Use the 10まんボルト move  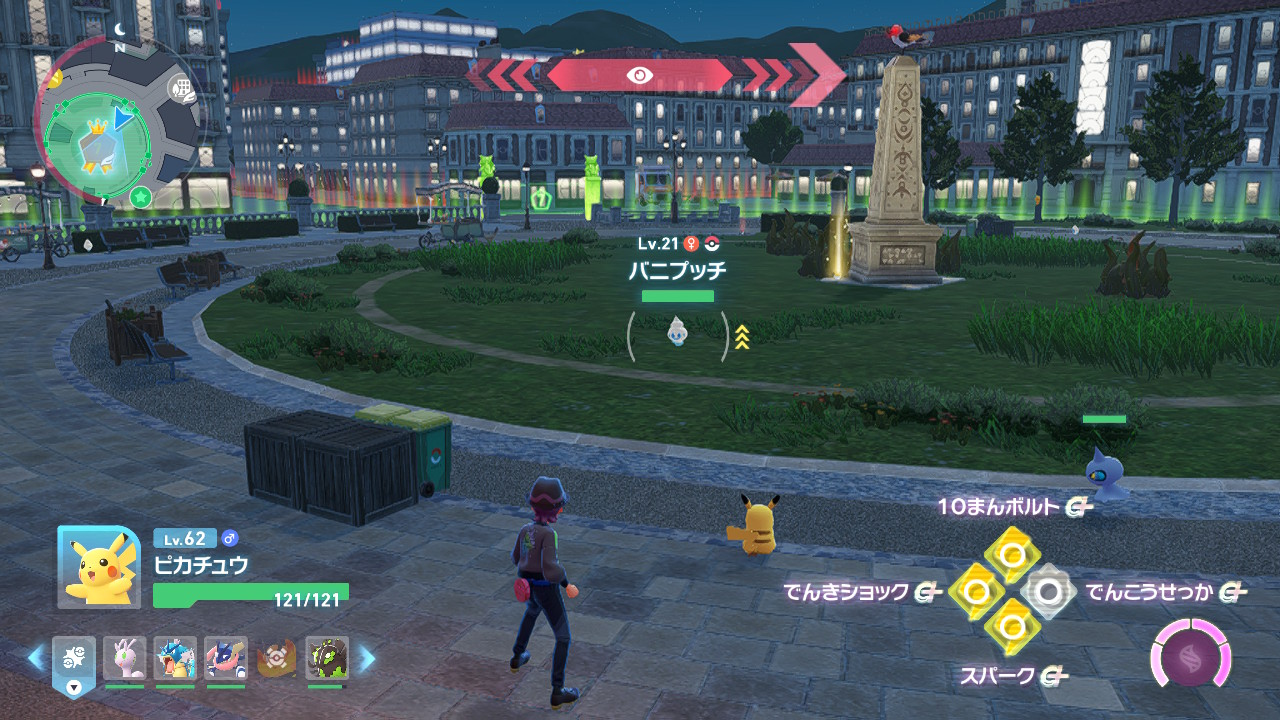coord(1012,553)
